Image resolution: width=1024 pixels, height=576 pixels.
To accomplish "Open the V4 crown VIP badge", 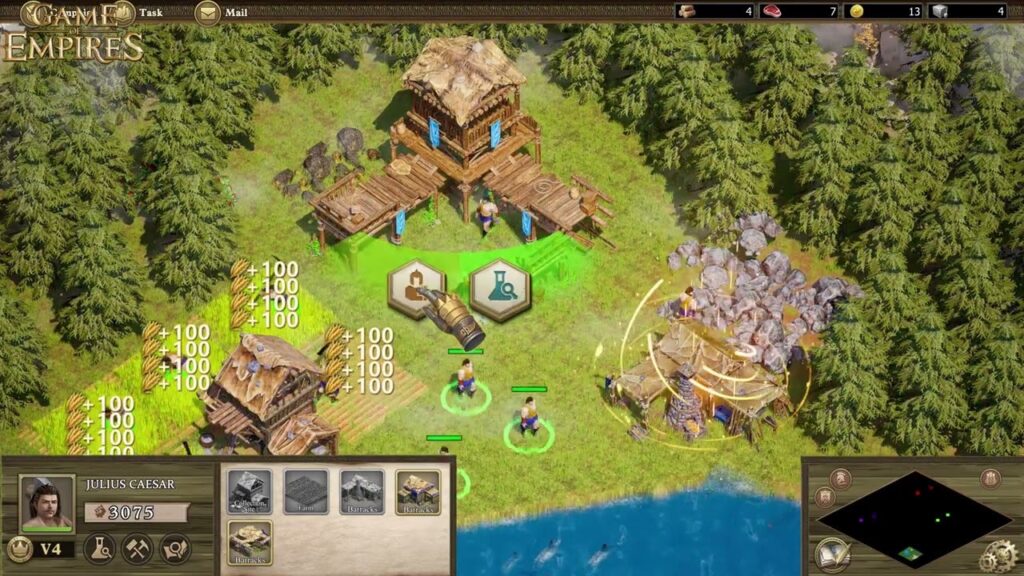I will pos(19,548).
